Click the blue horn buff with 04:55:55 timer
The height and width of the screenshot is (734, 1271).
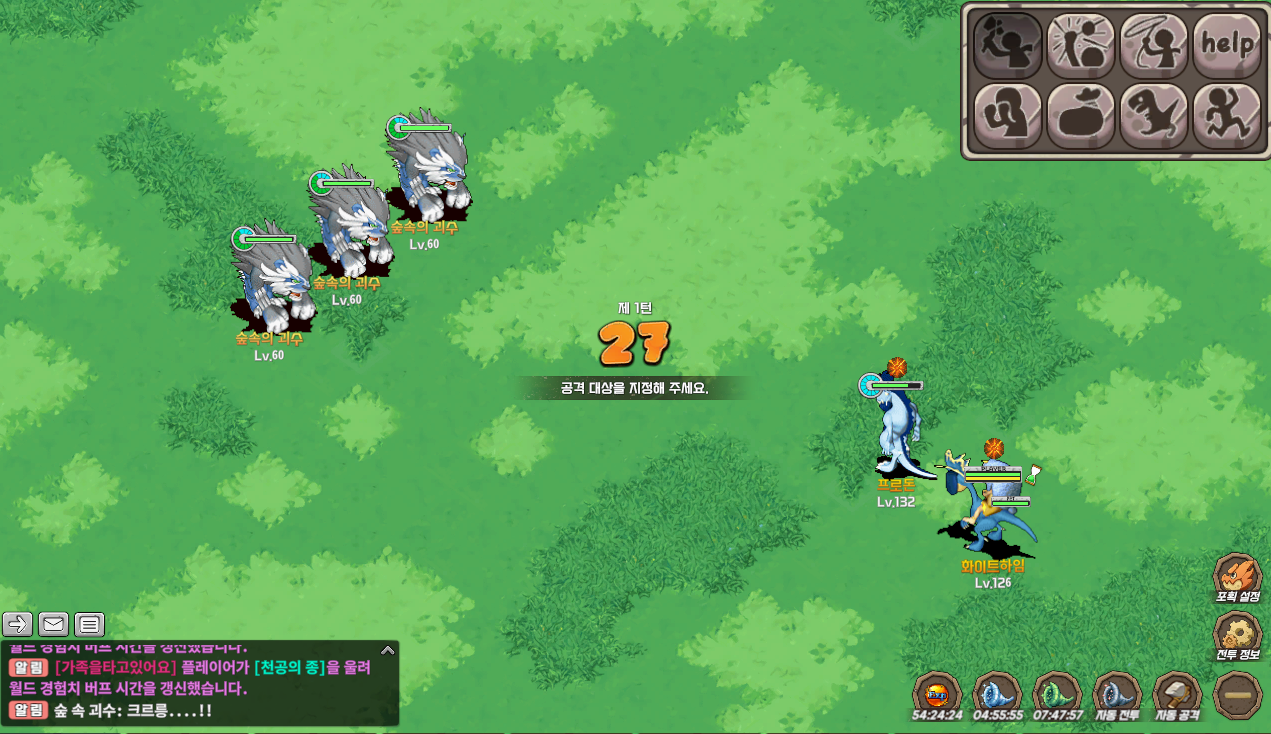[997, 692]
